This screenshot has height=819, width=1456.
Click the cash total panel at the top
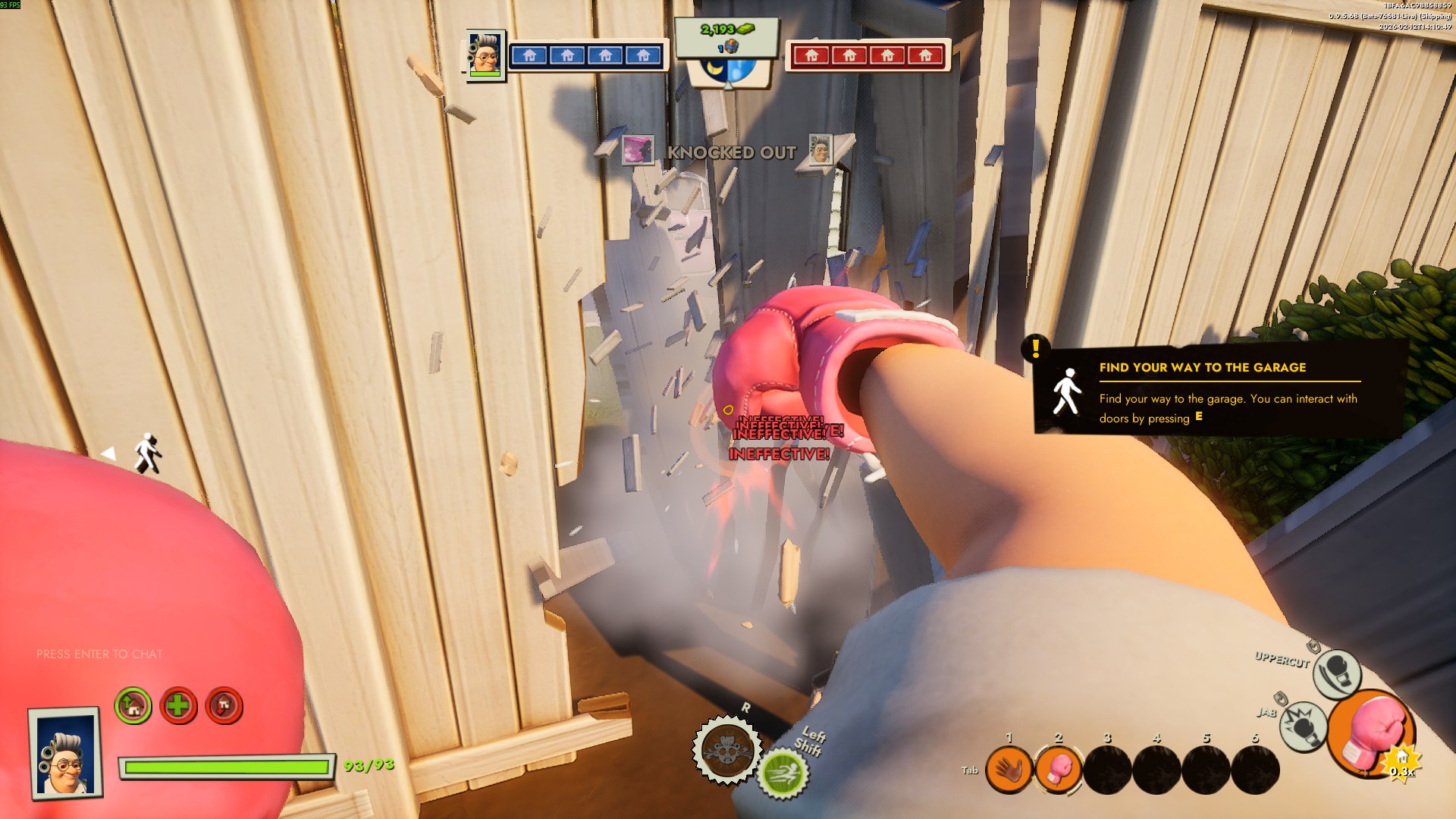[726, 36]
